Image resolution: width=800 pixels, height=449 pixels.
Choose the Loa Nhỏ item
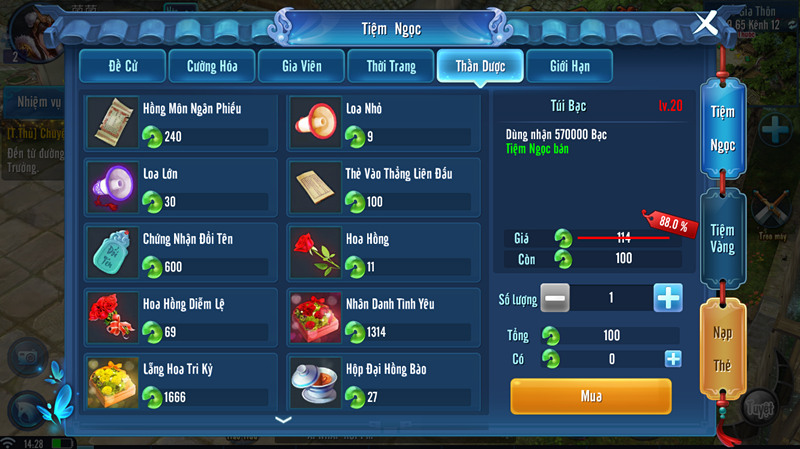point(381,123)
